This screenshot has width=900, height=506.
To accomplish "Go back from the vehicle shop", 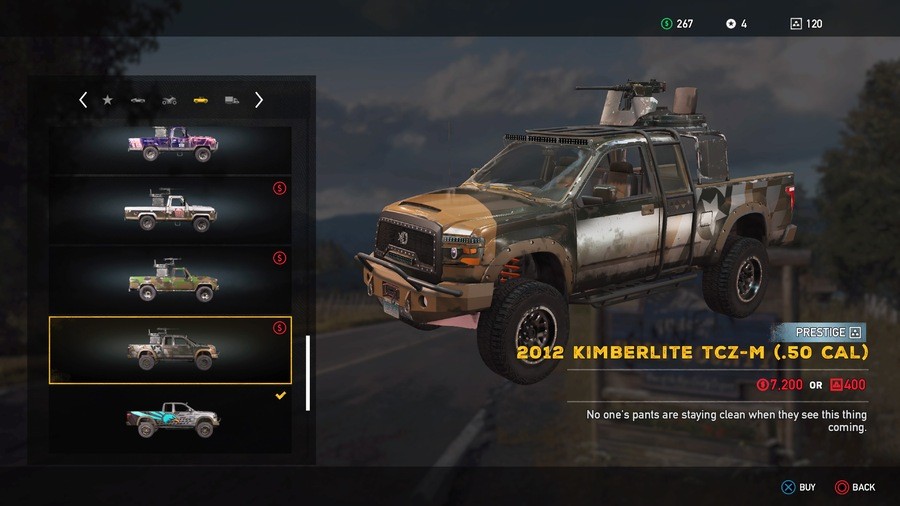I will tap(854, 487).
